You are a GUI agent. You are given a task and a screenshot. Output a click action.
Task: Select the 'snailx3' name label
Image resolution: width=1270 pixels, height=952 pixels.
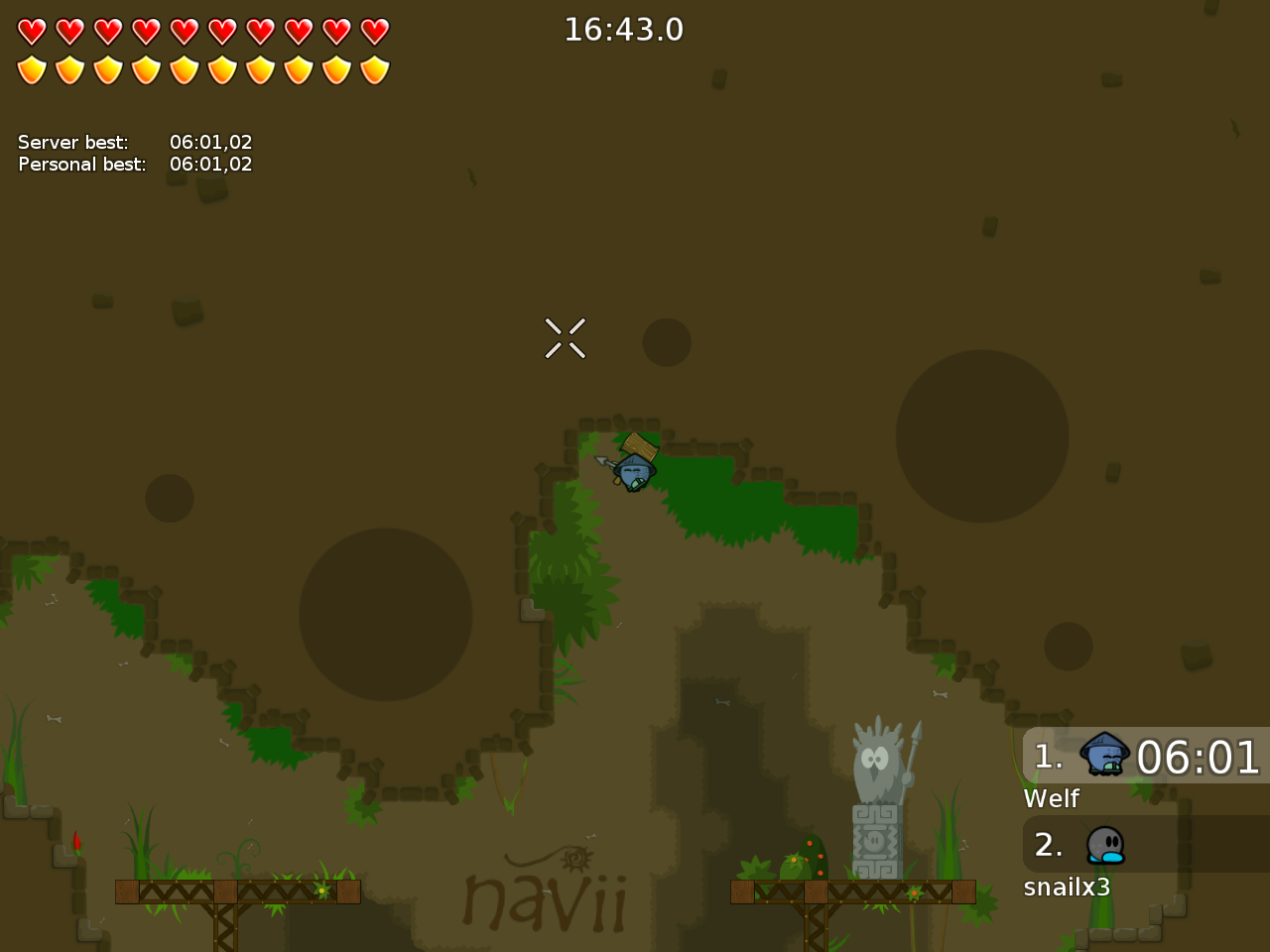(1069, 888)
